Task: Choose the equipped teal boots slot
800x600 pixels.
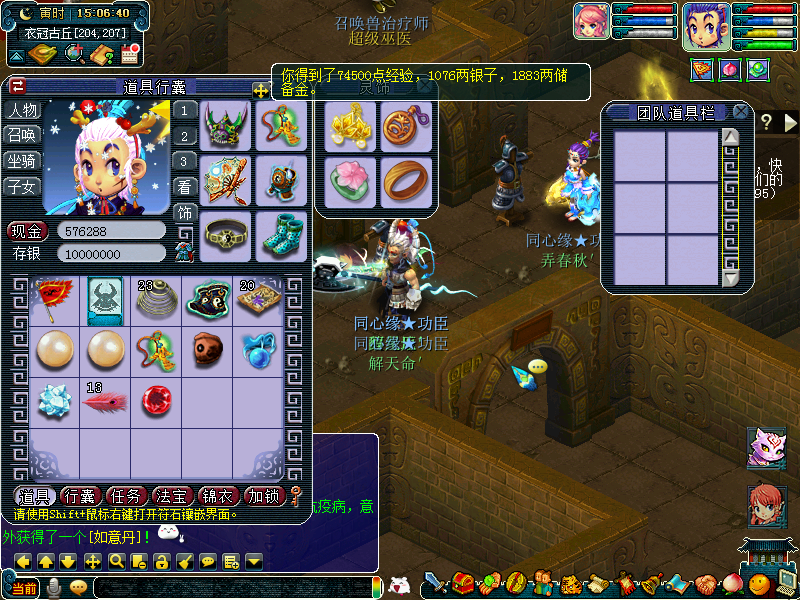Action: tap(280, 234)
